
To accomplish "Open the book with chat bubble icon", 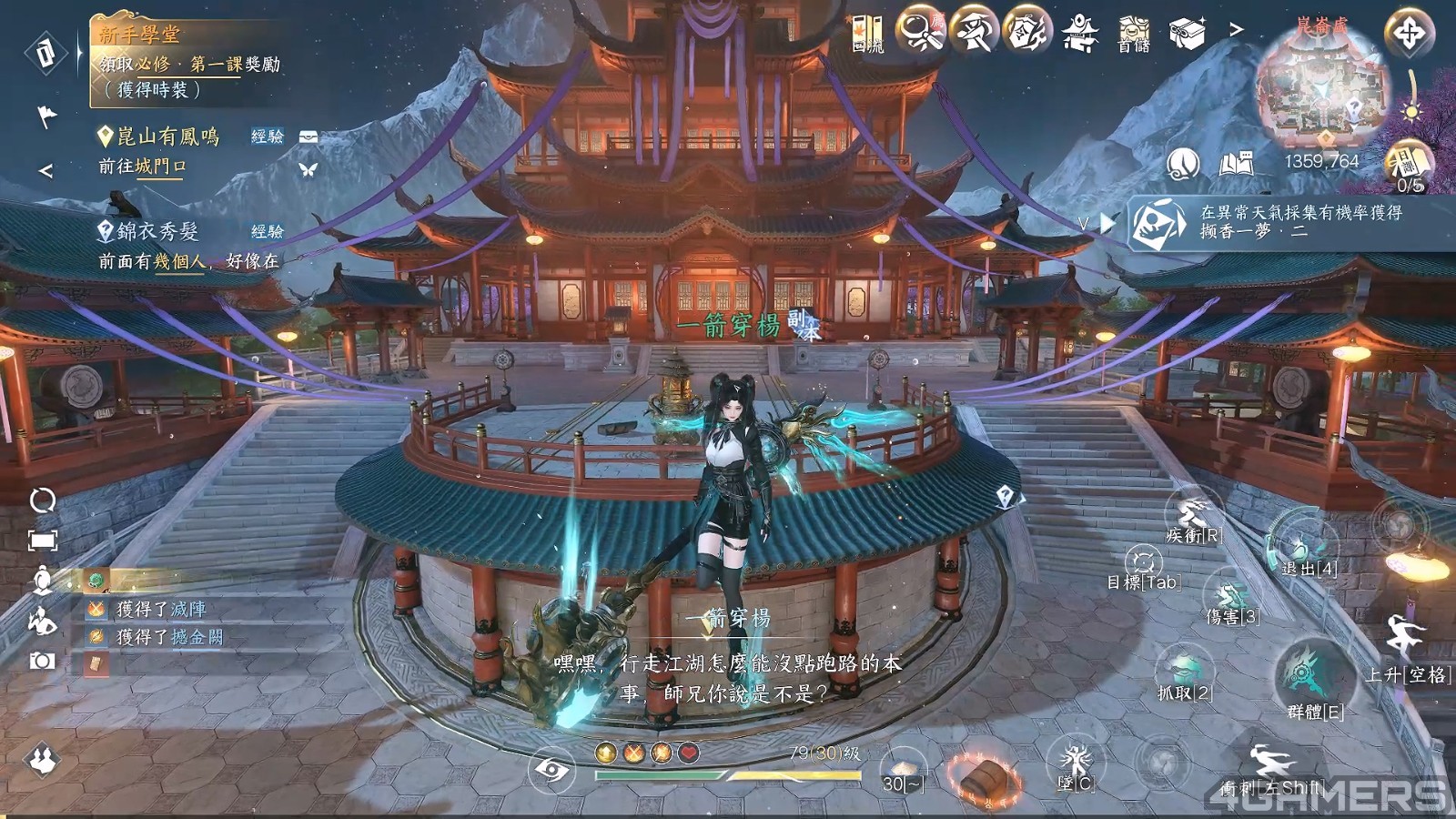I will coord(1236,164).
